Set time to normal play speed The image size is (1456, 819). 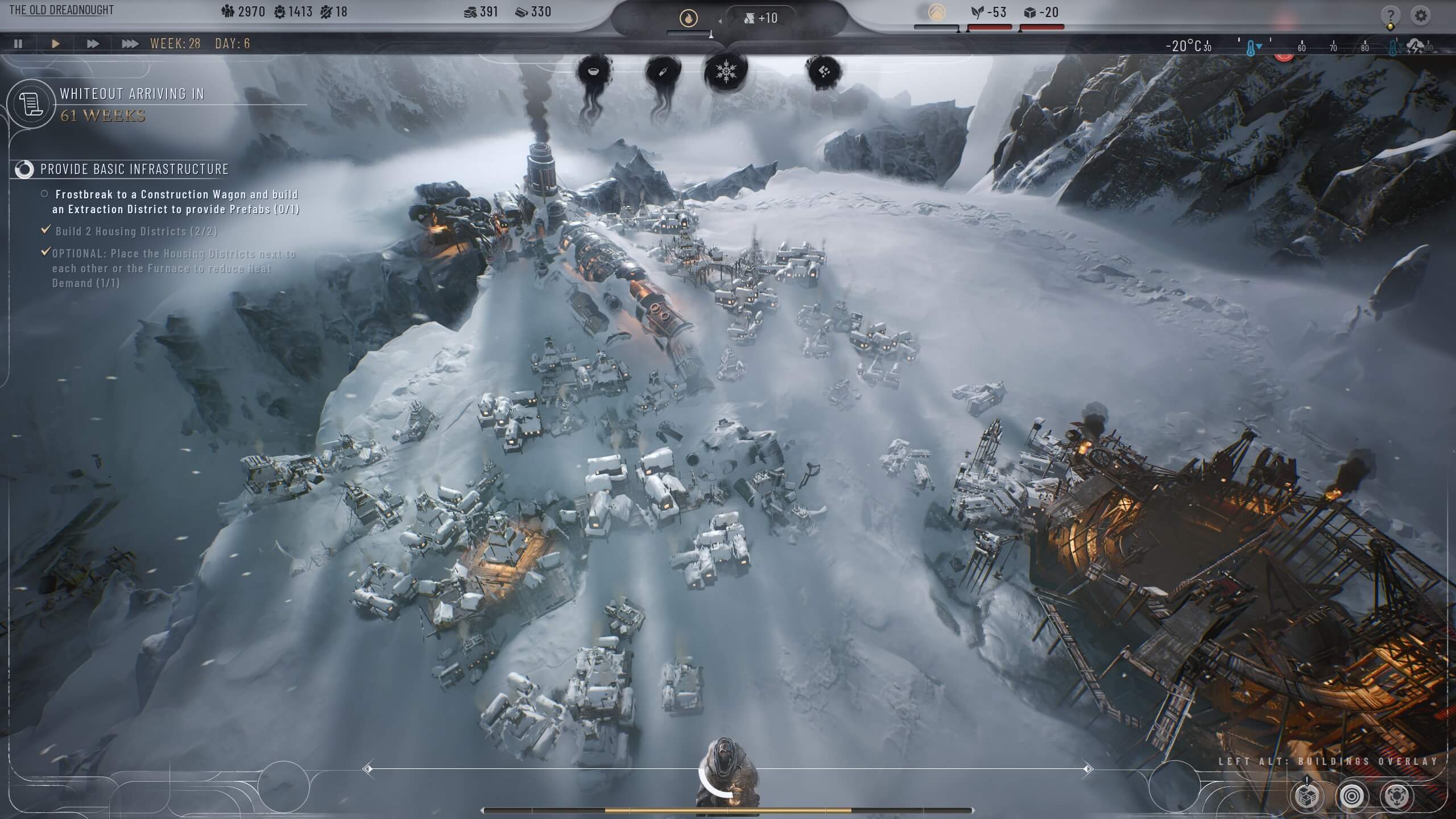click(55, 44)
